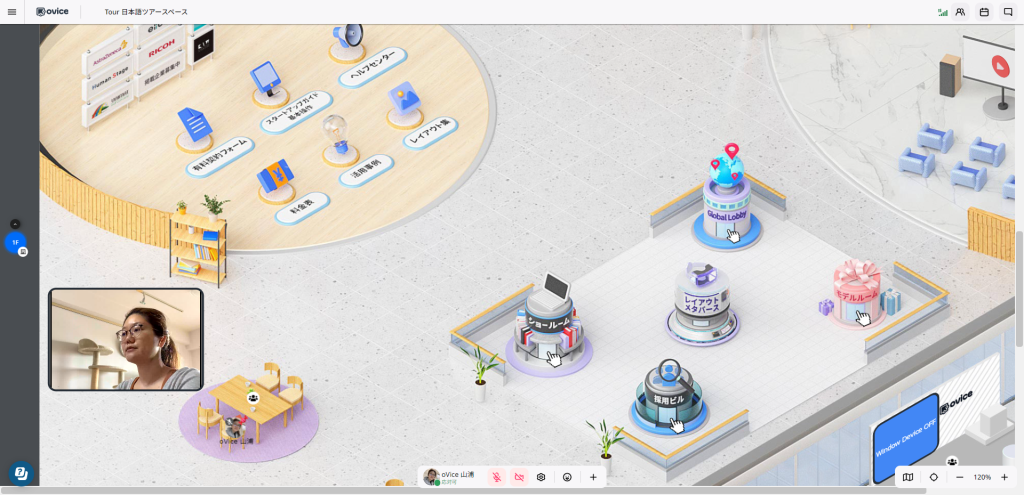Zoom out with the minus button

click(x=959, y=478)
